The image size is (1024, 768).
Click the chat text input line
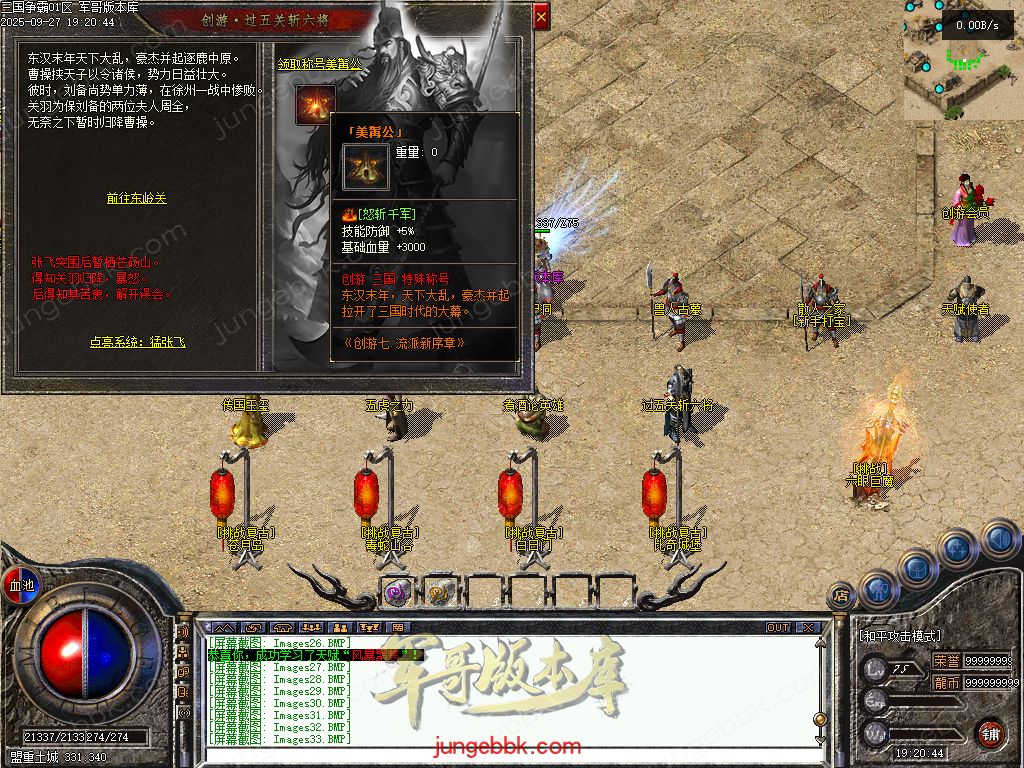500,753
